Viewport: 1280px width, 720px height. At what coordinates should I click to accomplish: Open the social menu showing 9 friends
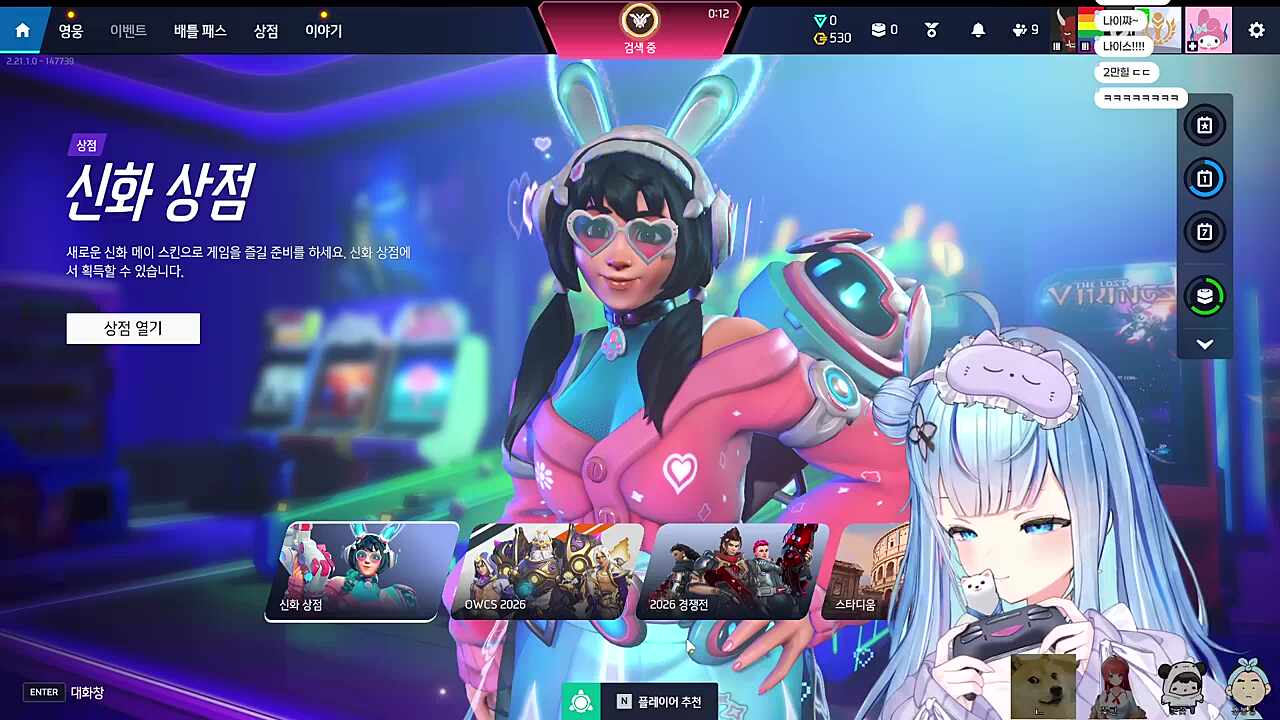point(1020,29)
